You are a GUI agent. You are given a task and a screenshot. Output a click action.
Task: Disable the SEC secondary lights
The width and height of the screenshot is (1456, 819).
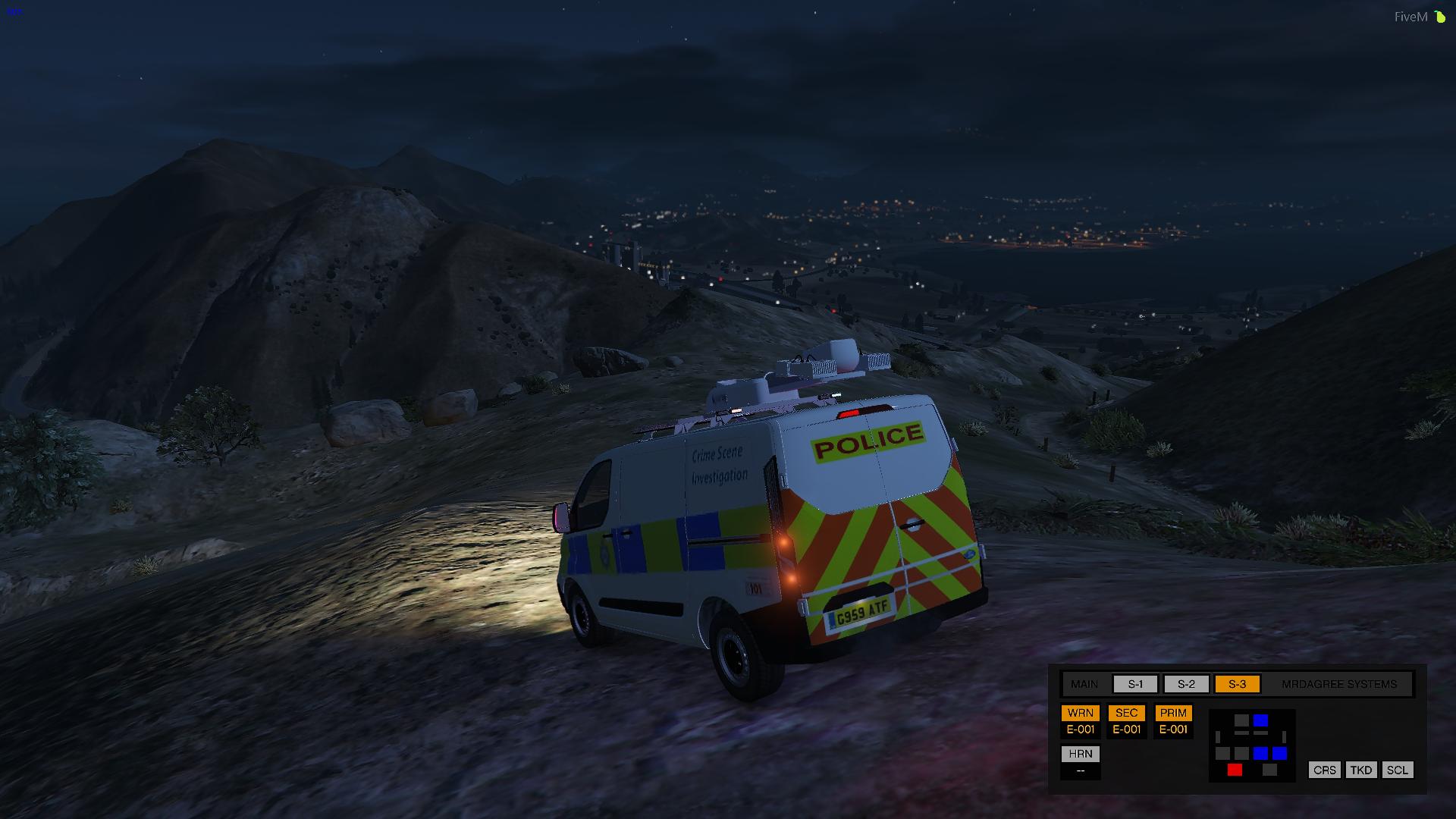pos(1126,713)
